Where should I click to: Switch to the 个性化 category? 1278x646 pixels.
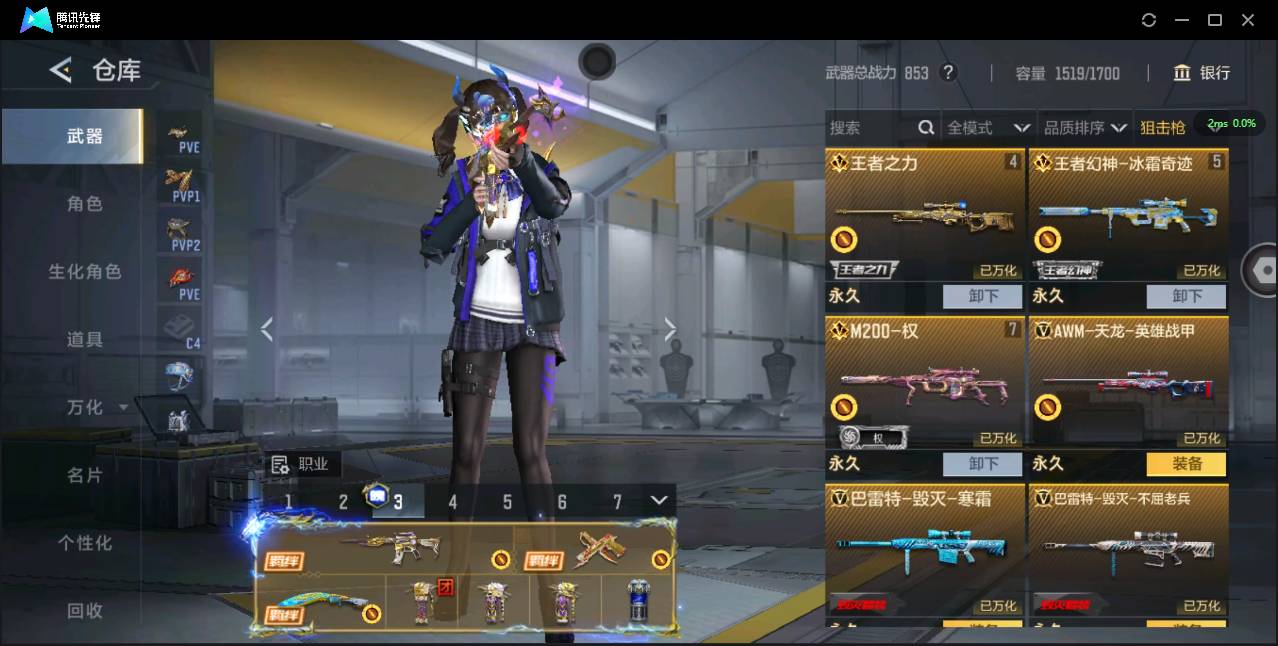click(x=85, y=543)
